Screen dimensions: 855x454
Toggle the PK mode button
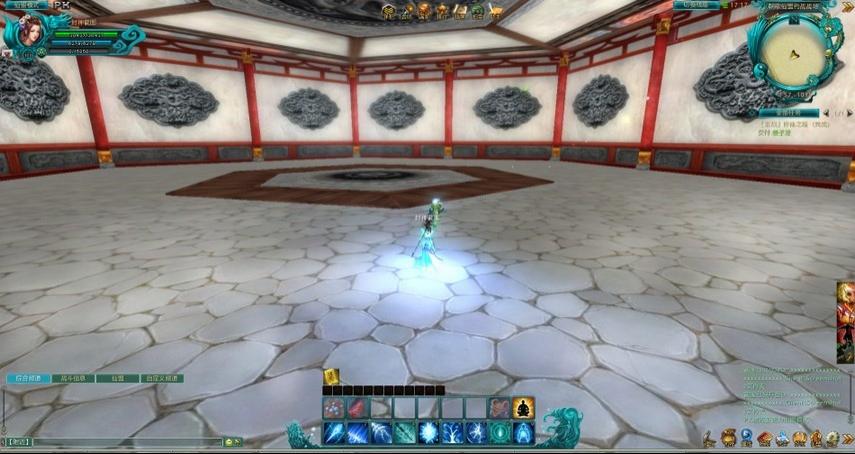tap(62, 5)
